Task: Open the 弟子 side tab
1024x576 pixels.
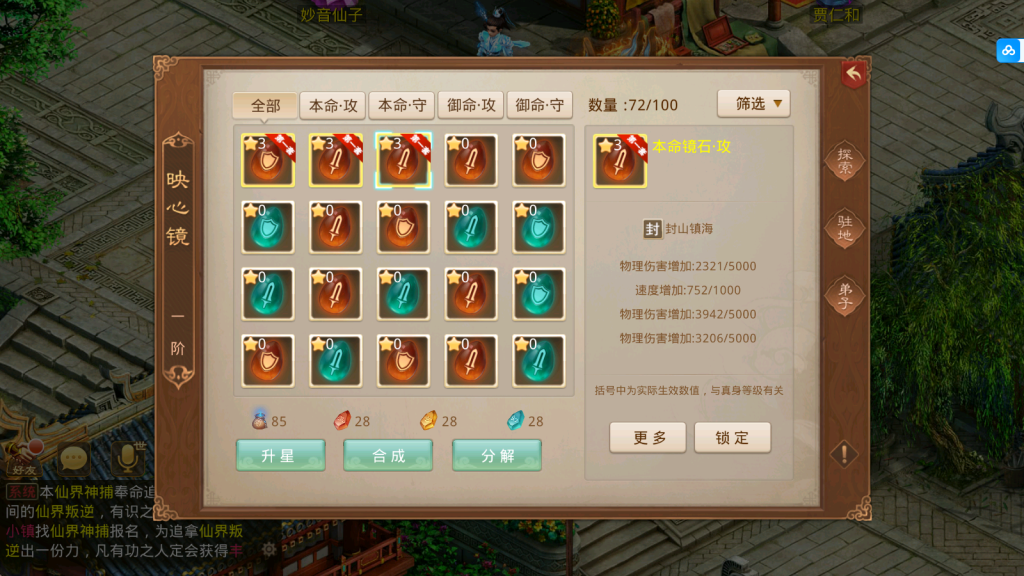Action: (x=845, y=296)
